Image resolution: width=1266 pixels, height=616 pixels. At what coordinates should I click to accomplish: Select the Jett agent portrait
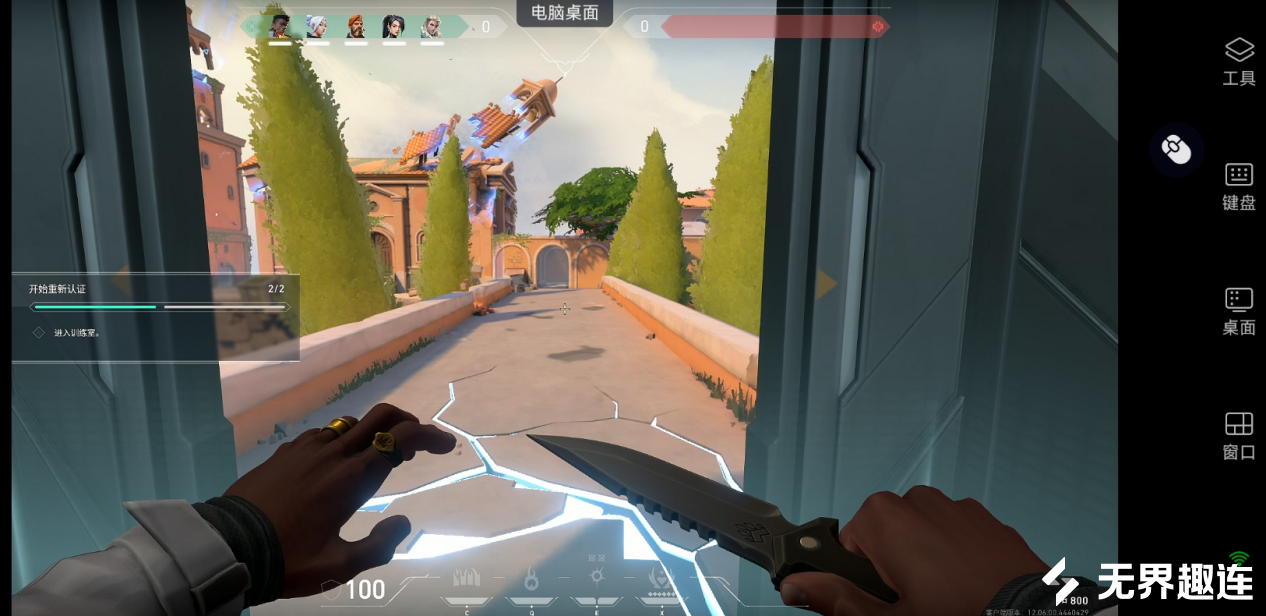point(317,27)
